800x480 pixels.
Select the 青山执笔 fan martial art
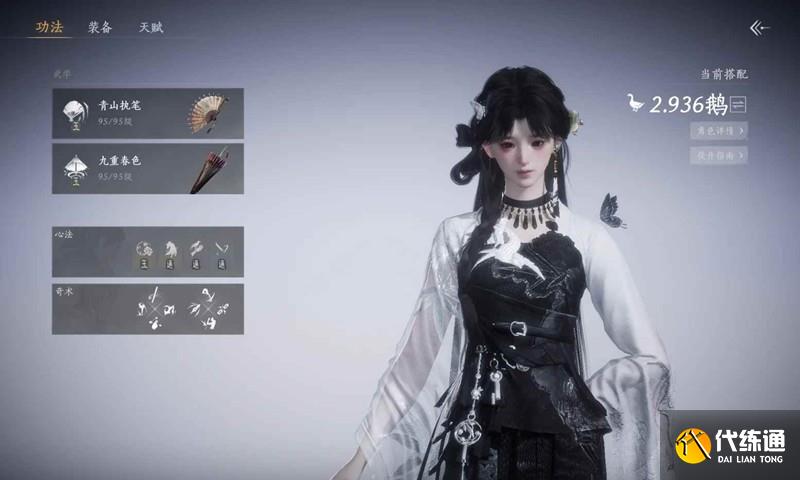point(147,113)
